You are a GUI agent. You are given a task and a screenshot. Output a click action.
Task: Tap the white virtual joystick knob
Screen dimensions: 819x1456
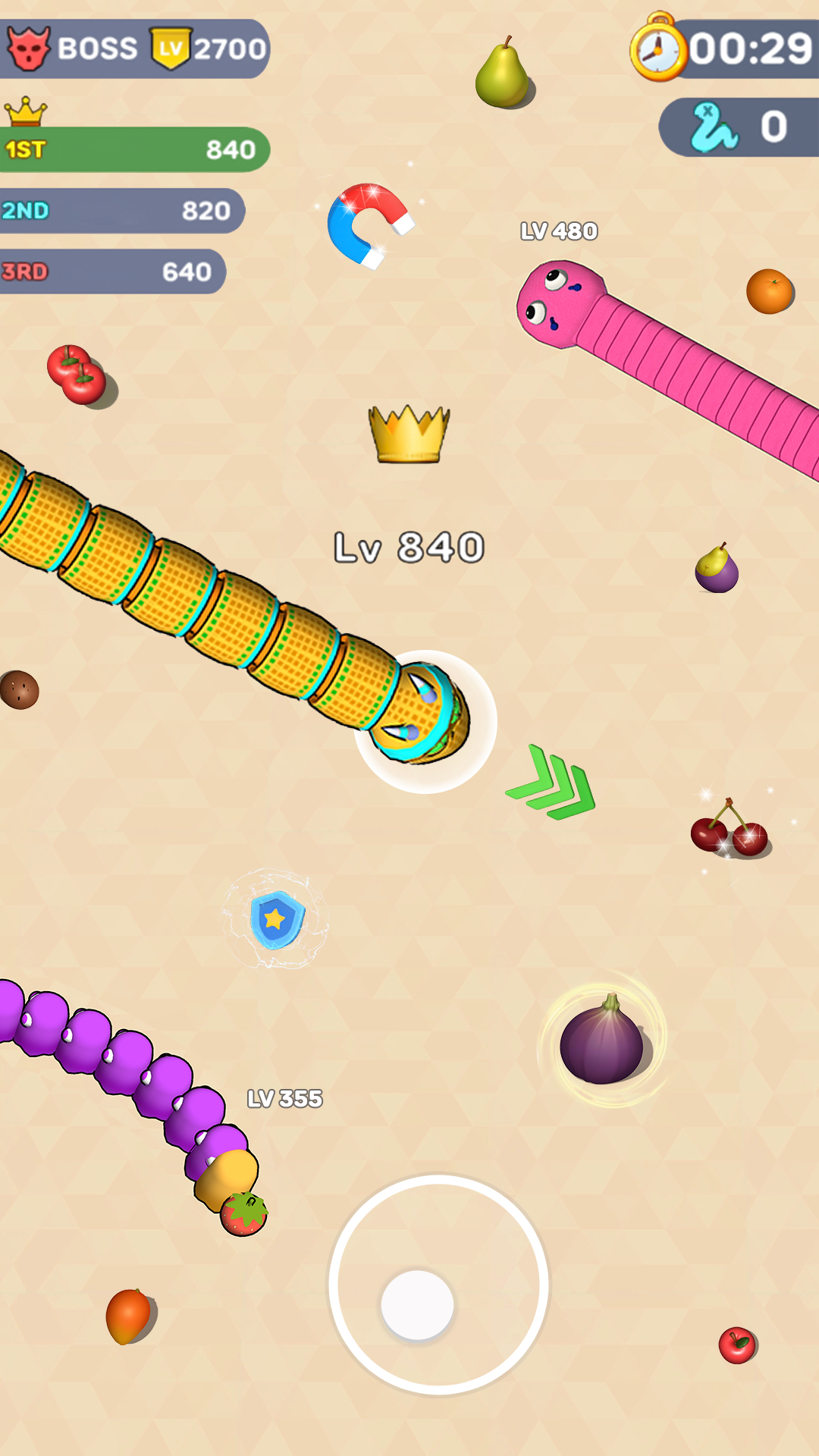click(x=417, y=1305)
